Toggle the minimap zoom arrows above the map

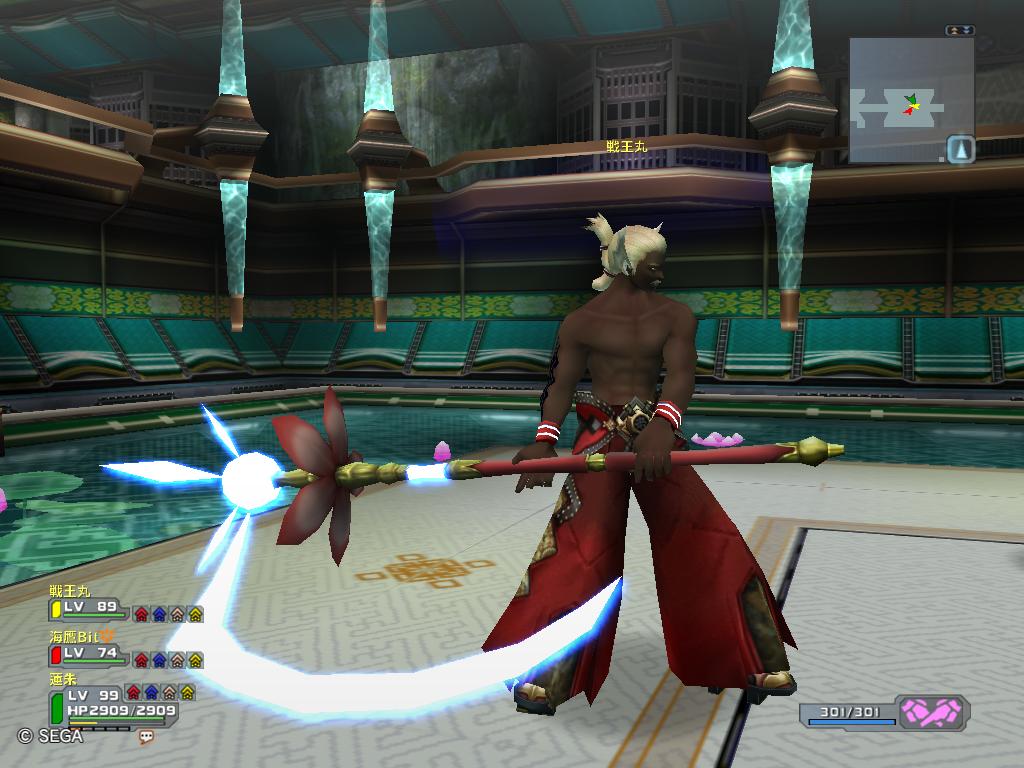(x=959, y=31)
